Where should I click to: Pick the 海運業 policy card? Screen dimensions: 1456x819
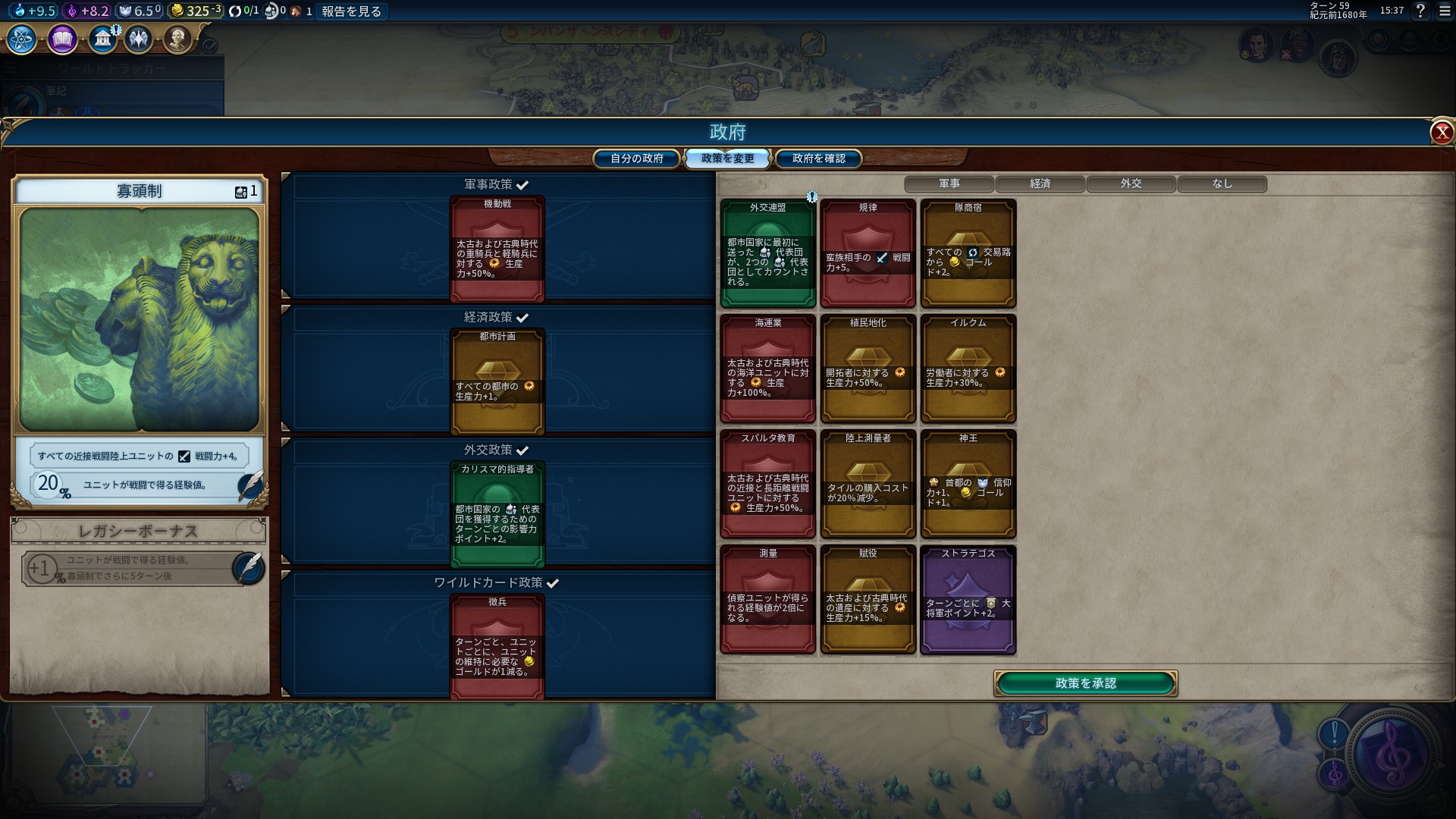pos(767,369)
